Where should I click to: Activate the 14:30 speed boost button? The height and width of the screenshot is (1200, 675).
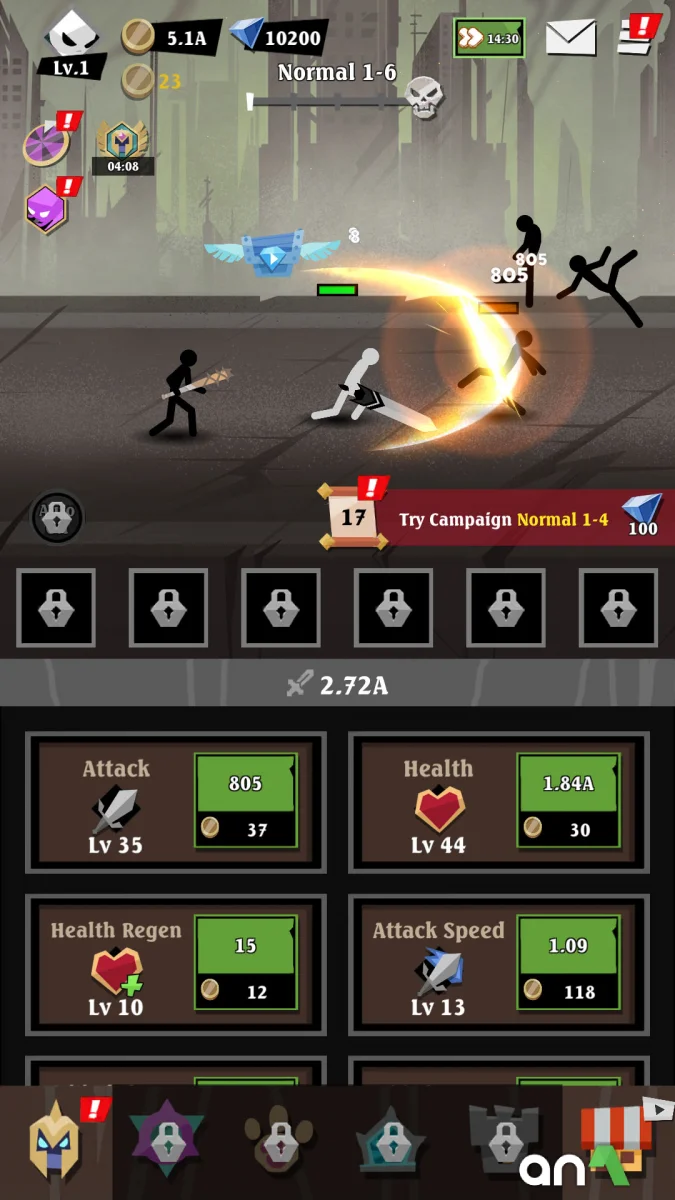pos(488,38)
